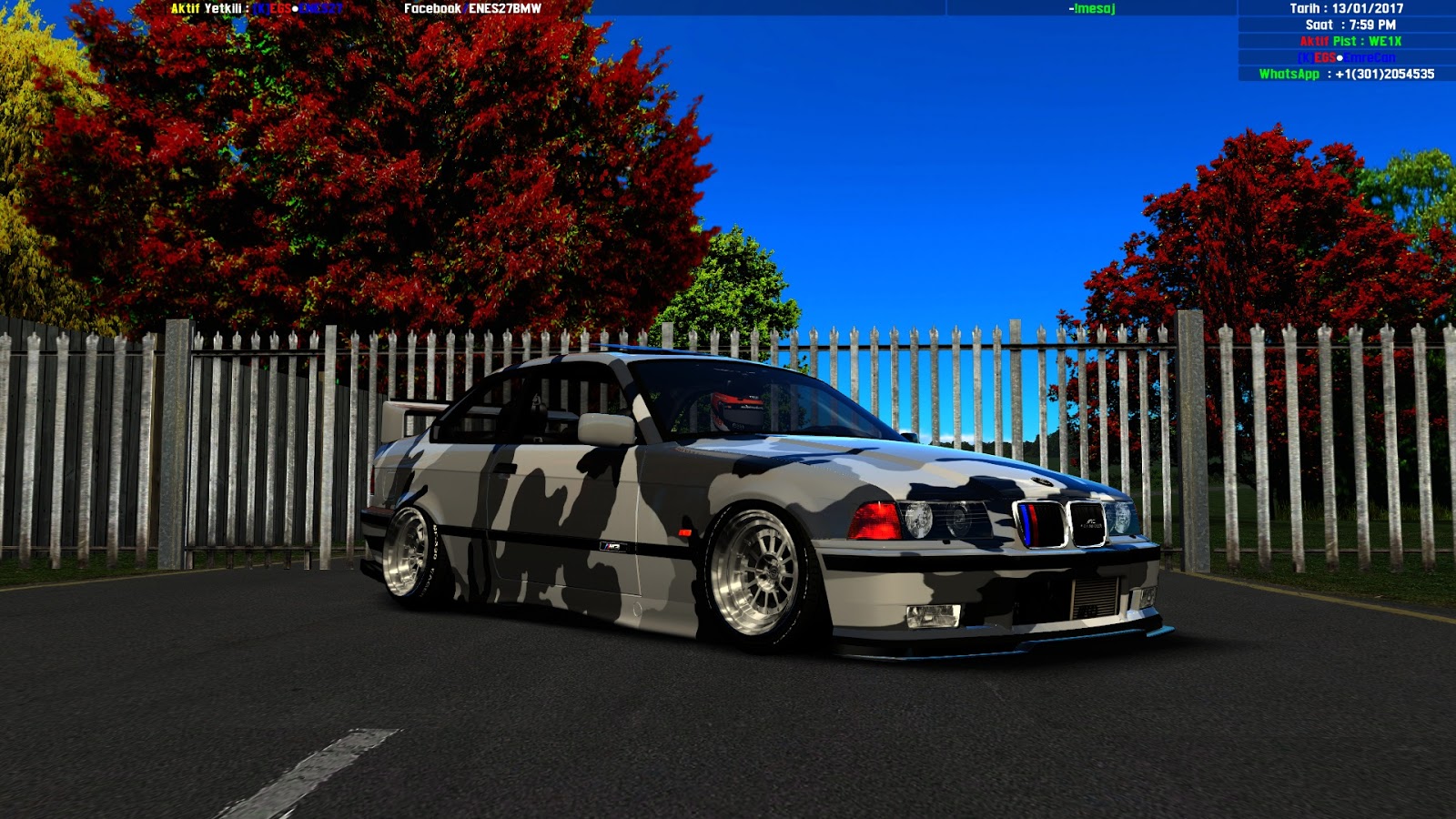
Task: Select the front fog light lens
Action: pos(933,616)
